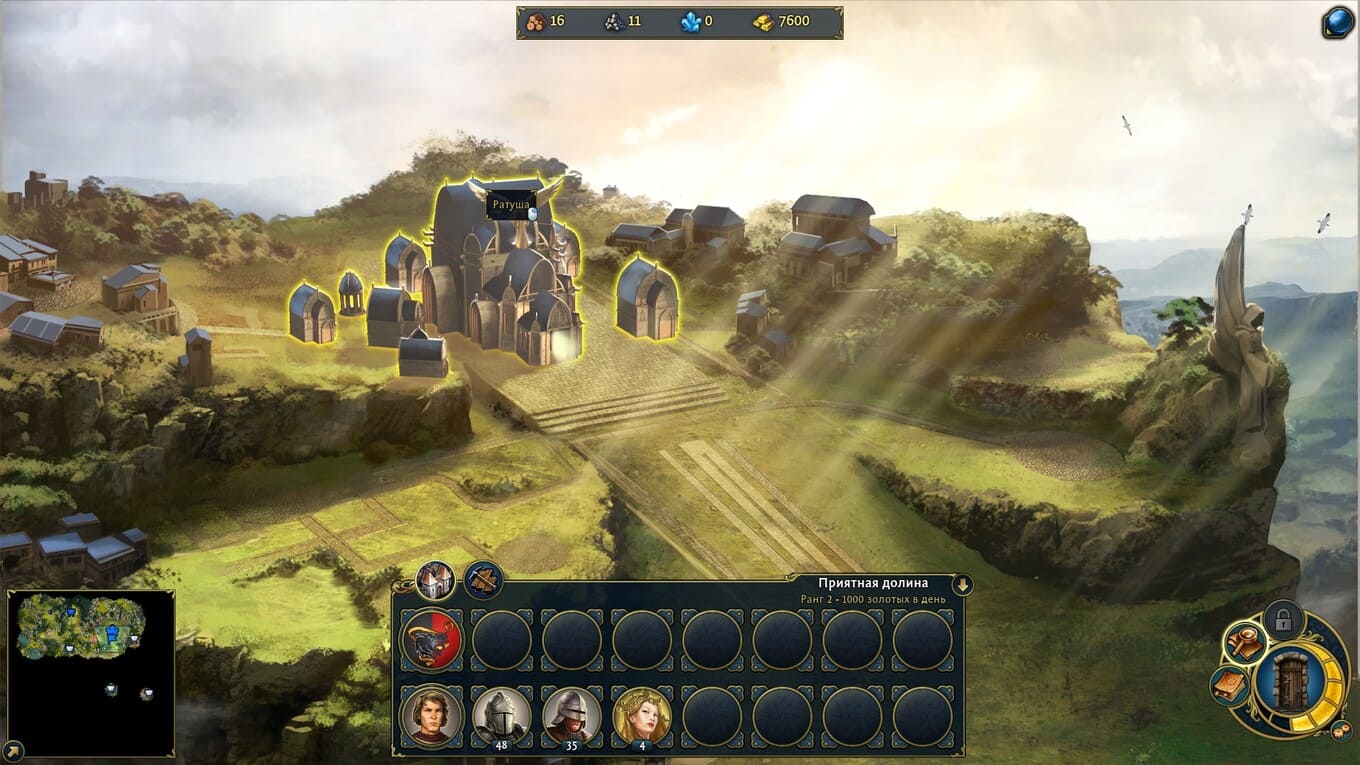Click the padlock button
Screen dimensions: 1360x765
[1283, 620]
